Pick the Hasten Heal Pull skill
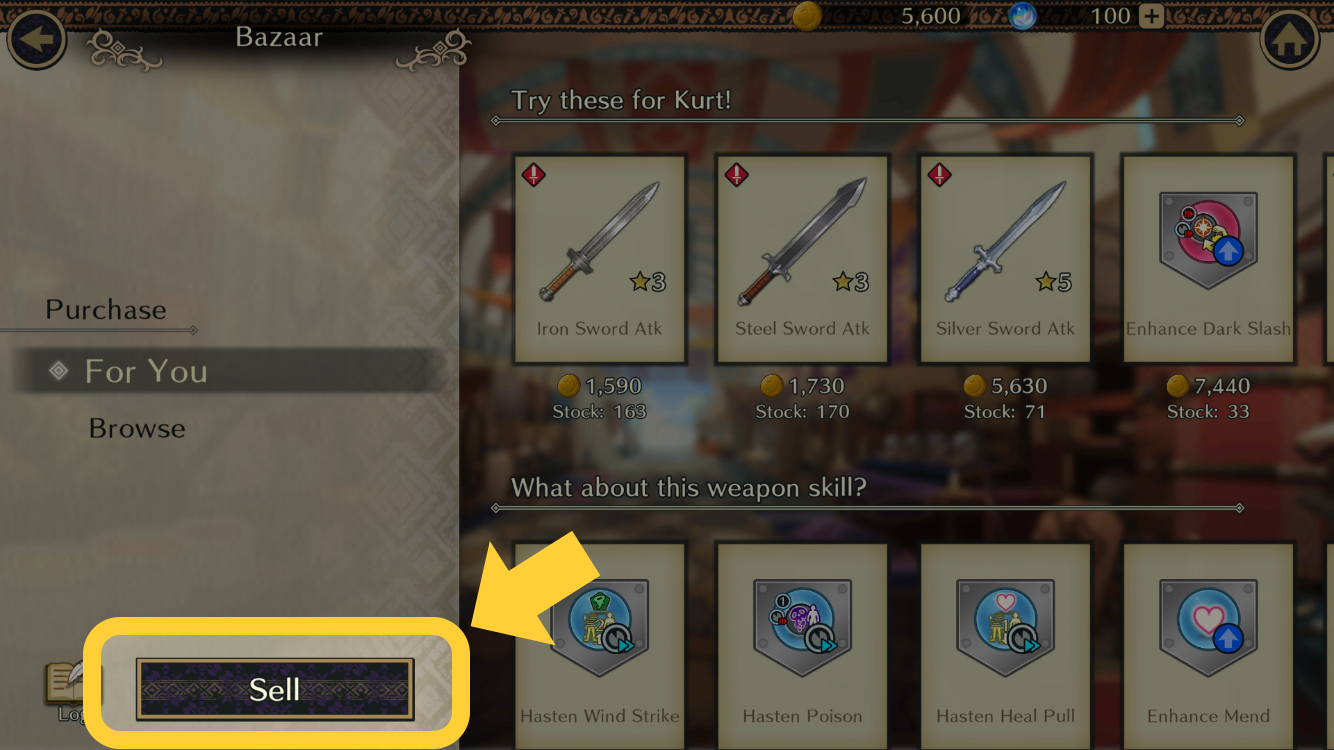Screen dimensions: 1334x750 1005,640
